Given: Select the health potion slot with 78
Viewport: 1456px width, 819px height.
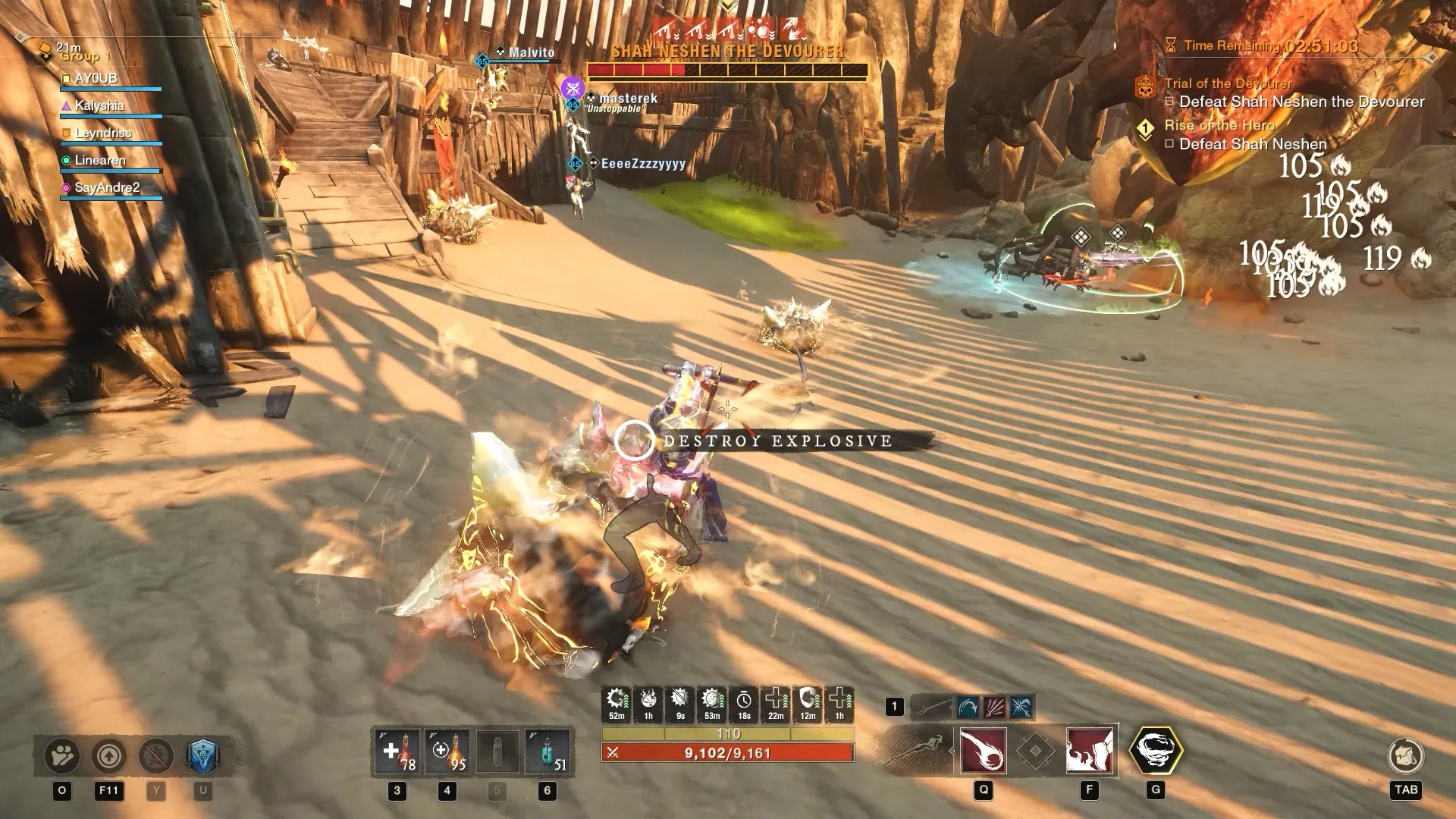Looking at the screenshot, I should click(x=397, y=753).
